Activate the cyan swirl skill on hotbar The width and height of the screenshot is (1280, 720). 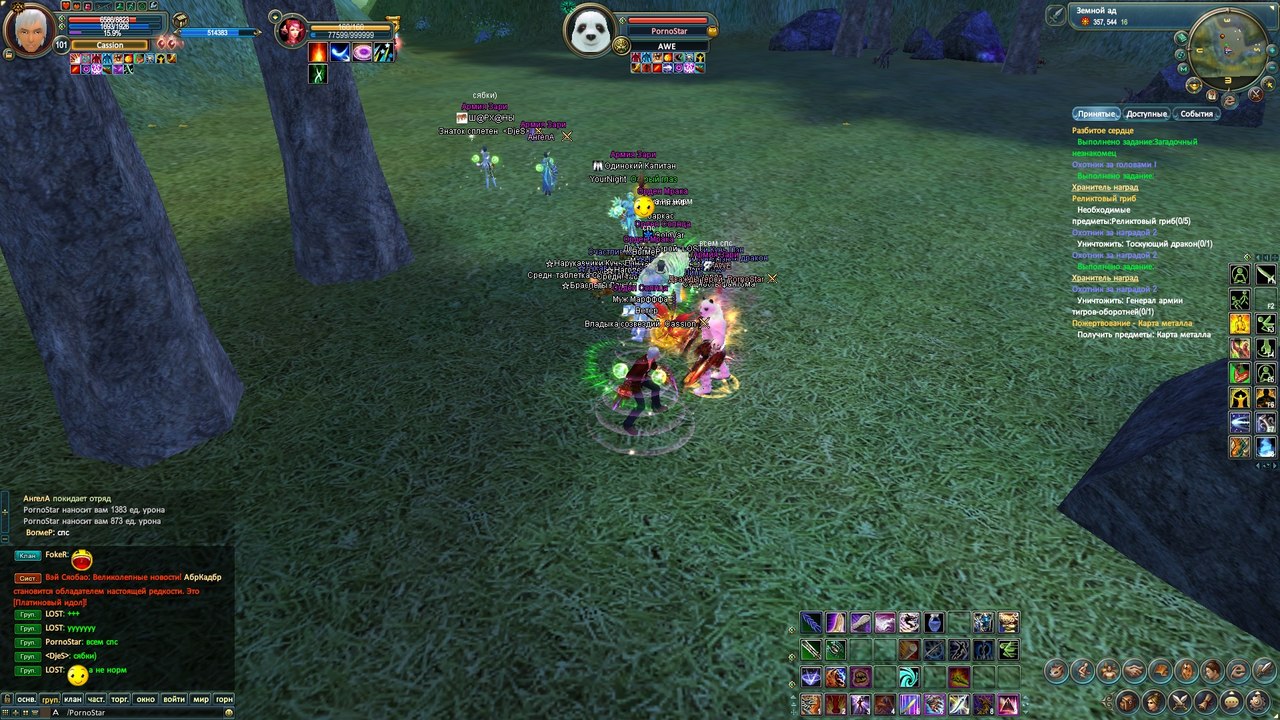pyautogui.click(x=909, y=677)
